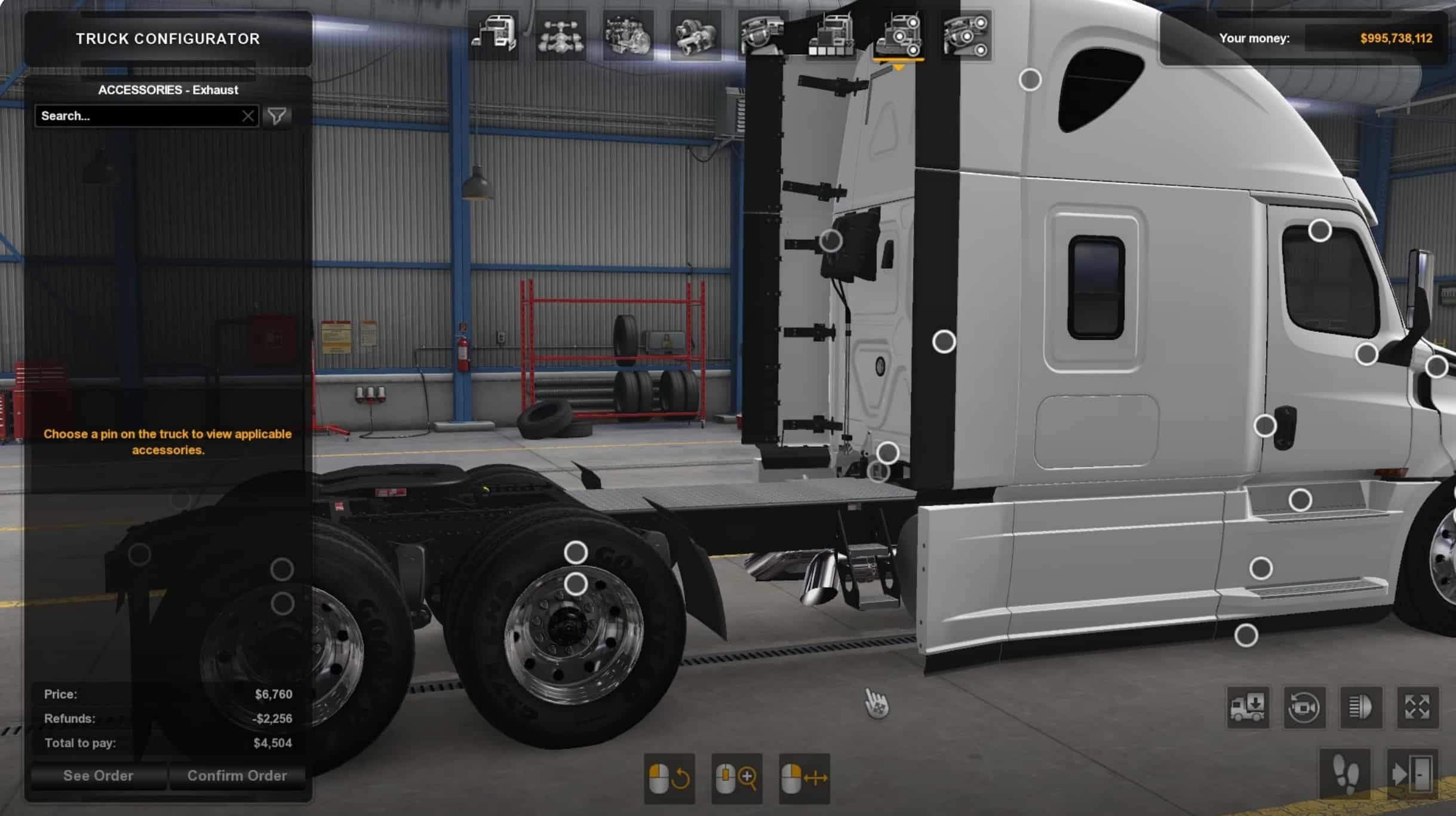Clear the search box with the X
1456x816 pixels.
248,116
